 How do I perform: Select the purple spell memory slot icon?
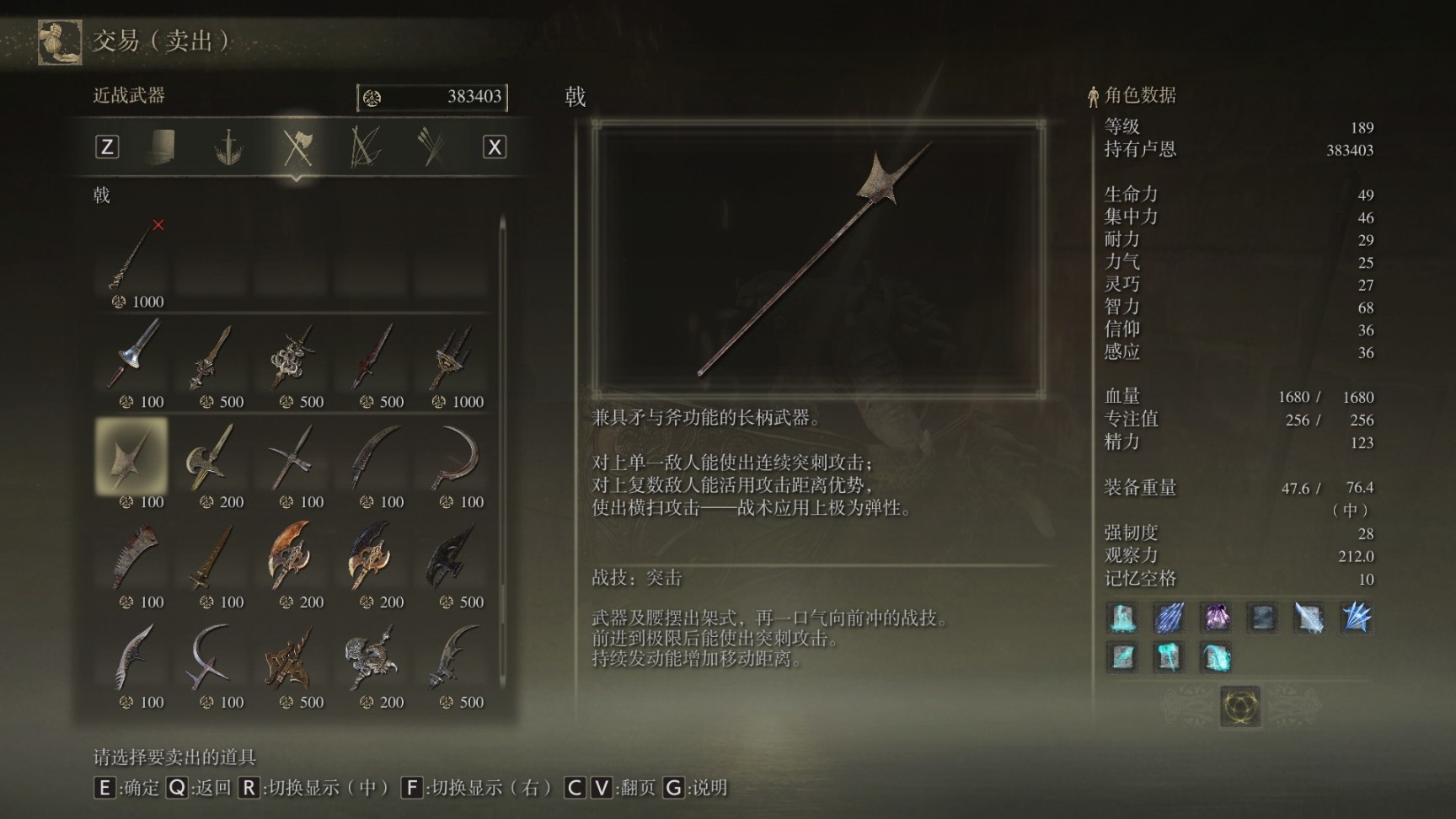pos(1217,617)
